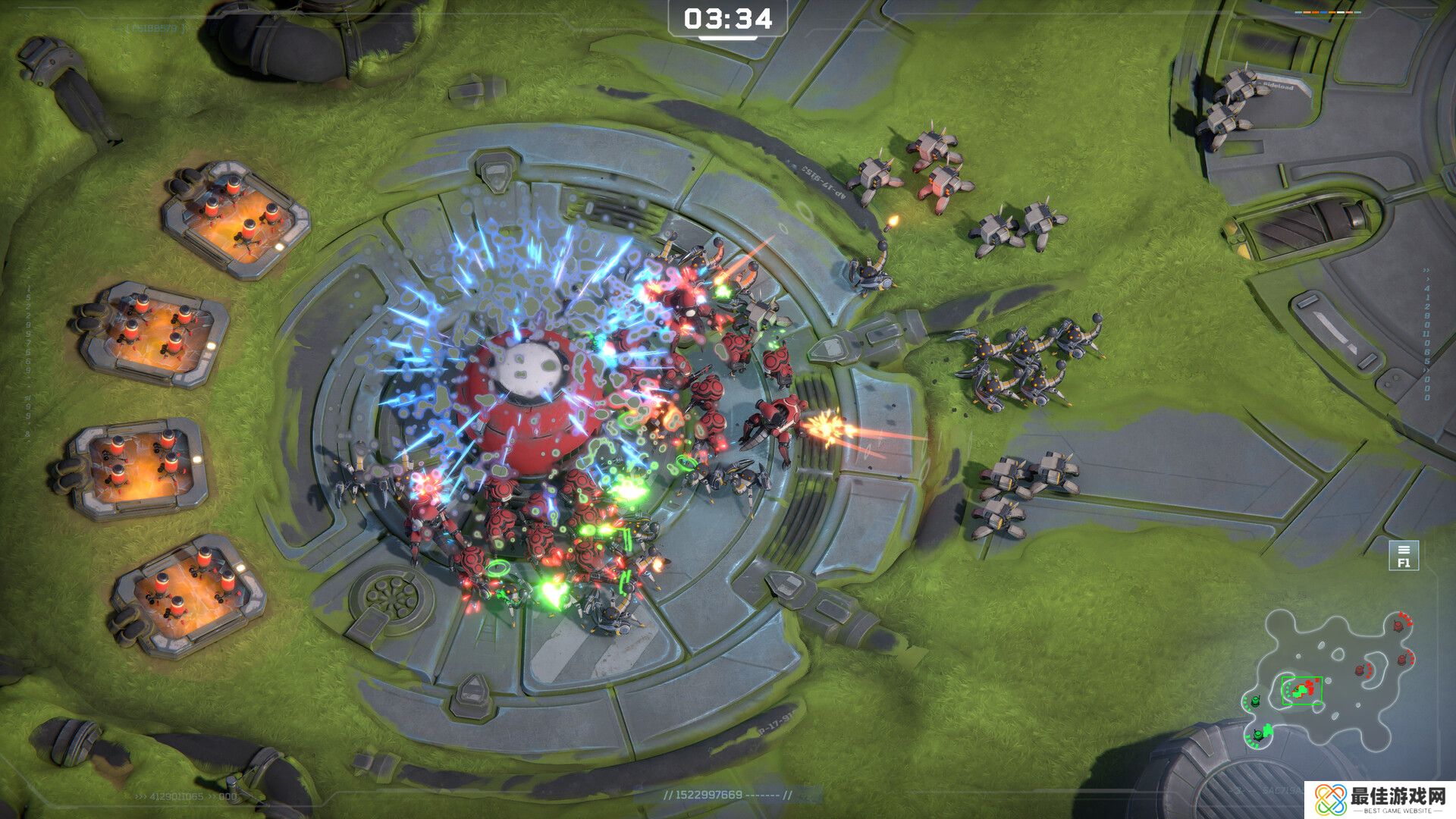Open the F1 menu button
Screen dimensions: 1456x819
(x=1403, y=556)
